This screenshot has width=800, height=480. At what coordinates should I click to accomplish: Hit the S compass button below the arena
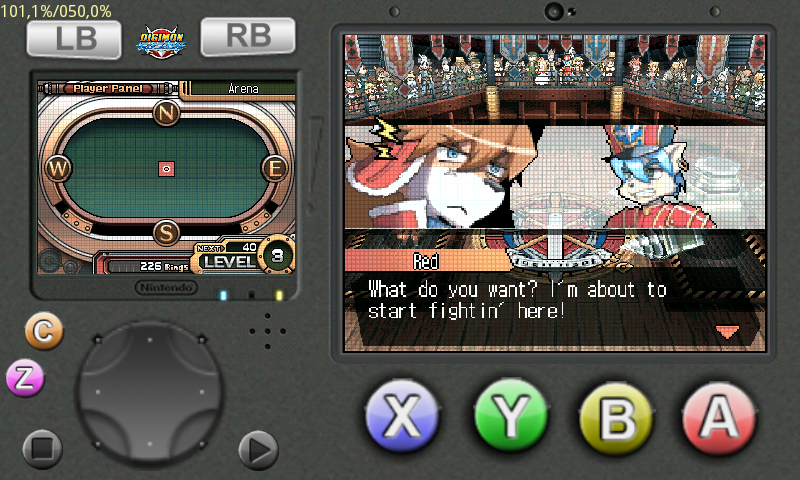pyautogui.click(x=167, y=233)
